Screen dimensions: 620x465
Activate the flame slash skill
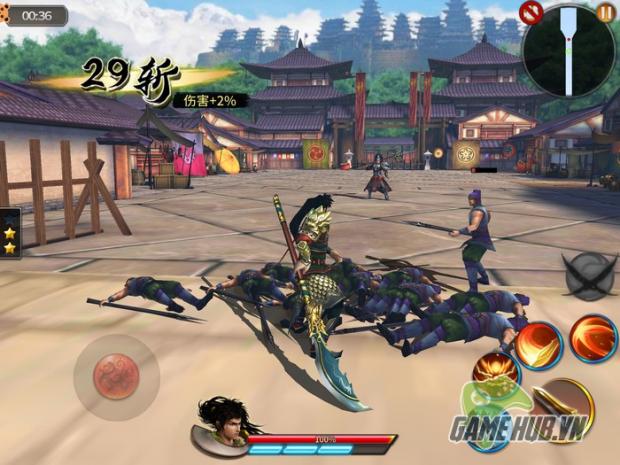[539, 345]
